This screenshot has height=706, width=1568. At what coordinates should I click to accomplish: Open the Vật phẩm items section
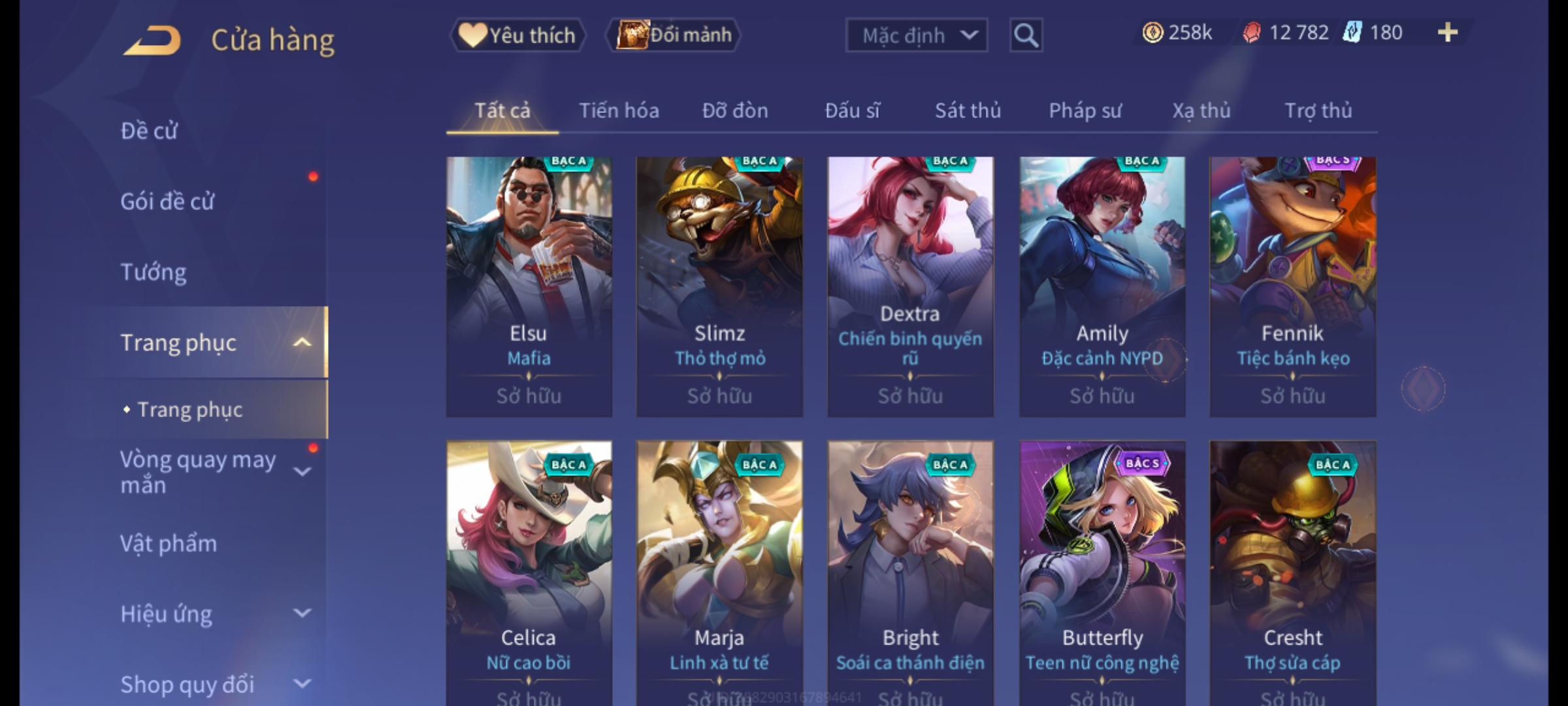click(169, 544)
